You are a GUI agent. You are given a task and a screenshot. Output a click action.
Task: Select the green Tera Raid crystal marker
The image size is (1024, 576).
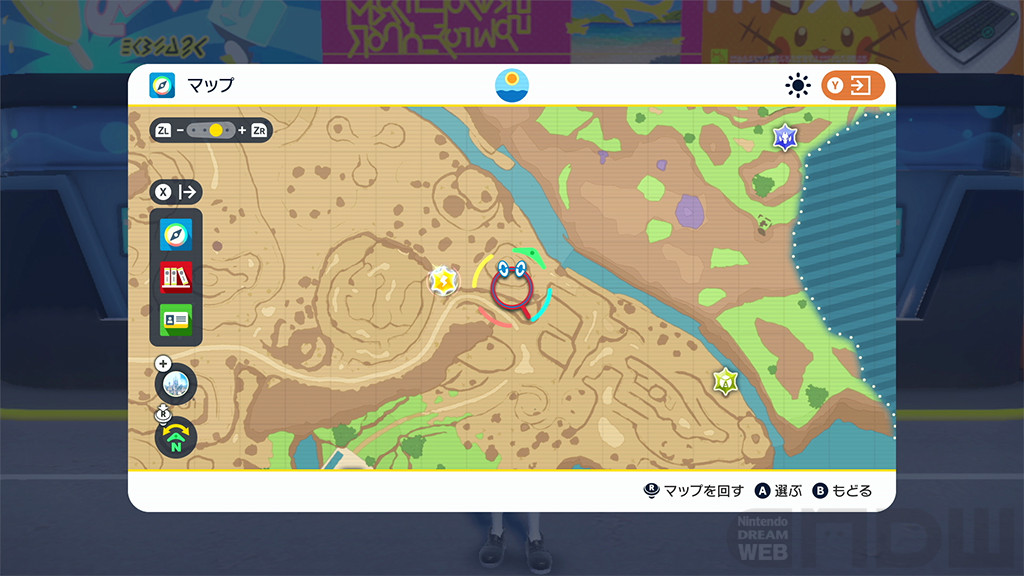[x=725, y=381]
